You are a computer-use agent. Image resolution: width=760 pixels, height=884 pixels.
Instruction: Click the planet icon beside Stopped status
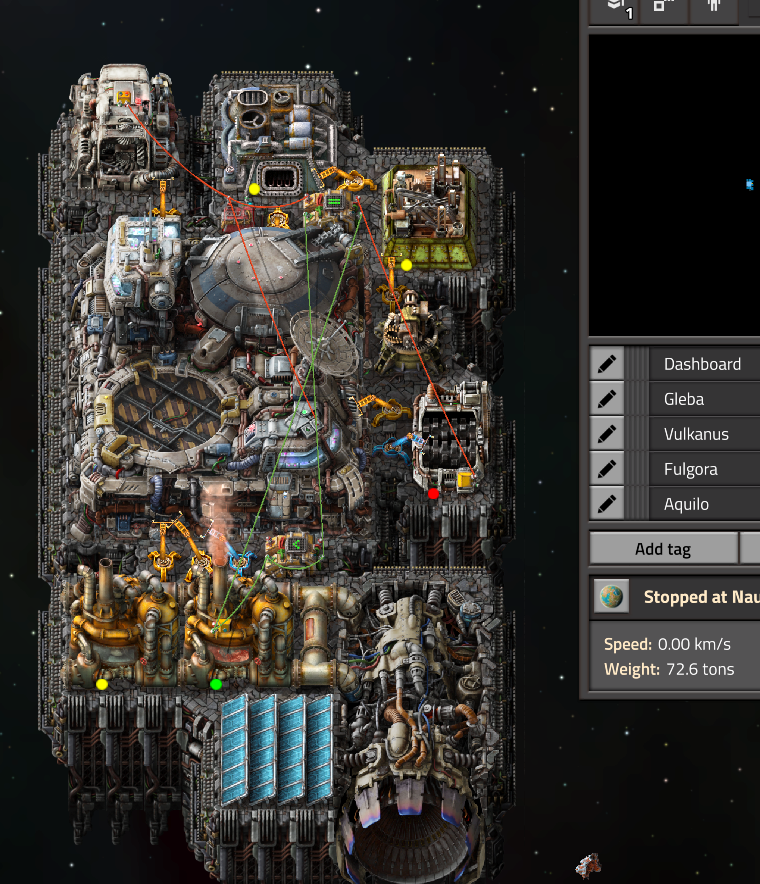[x=612, y=597]
